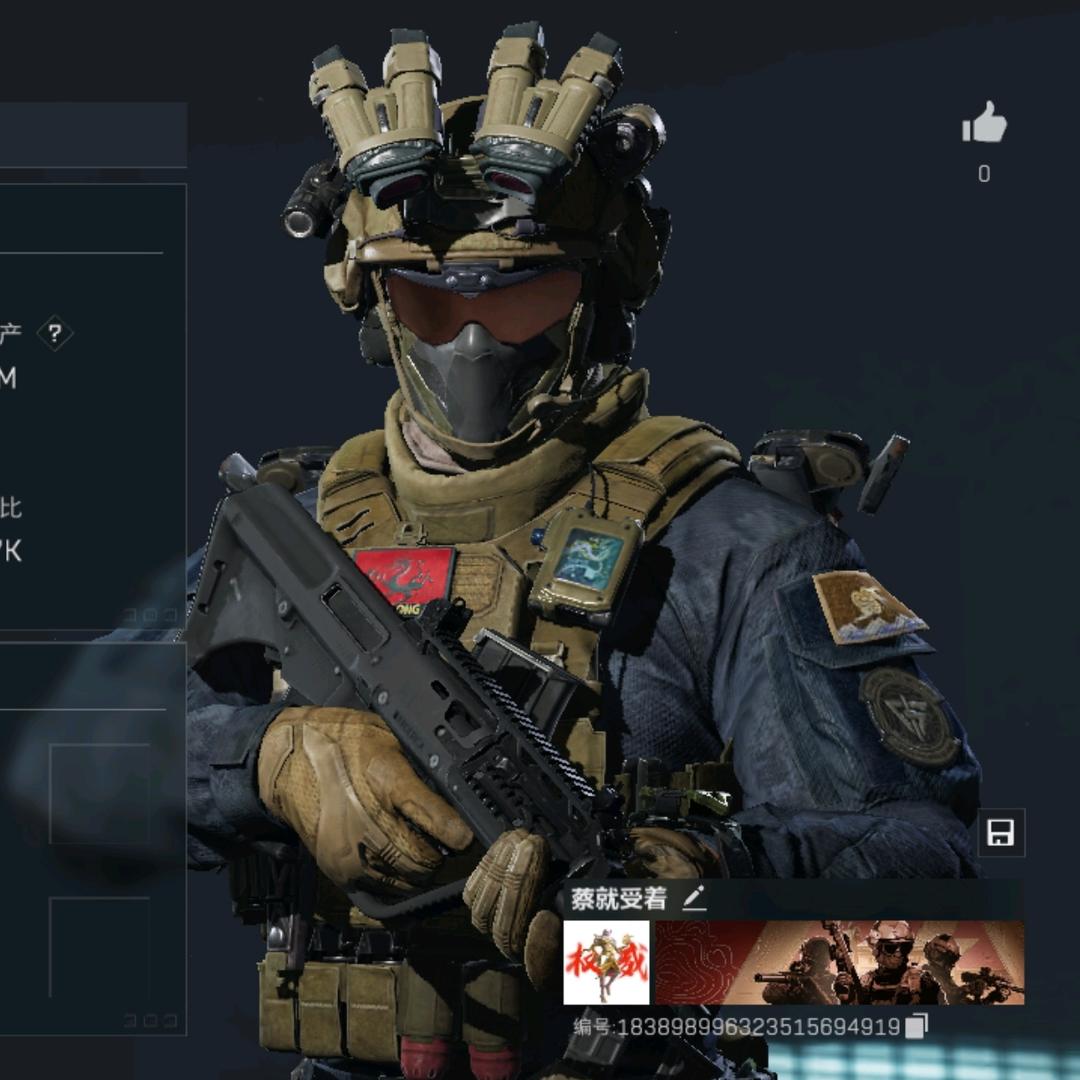
Task: Open the question mark help tooltip
Action: click(x=55, y=334)
